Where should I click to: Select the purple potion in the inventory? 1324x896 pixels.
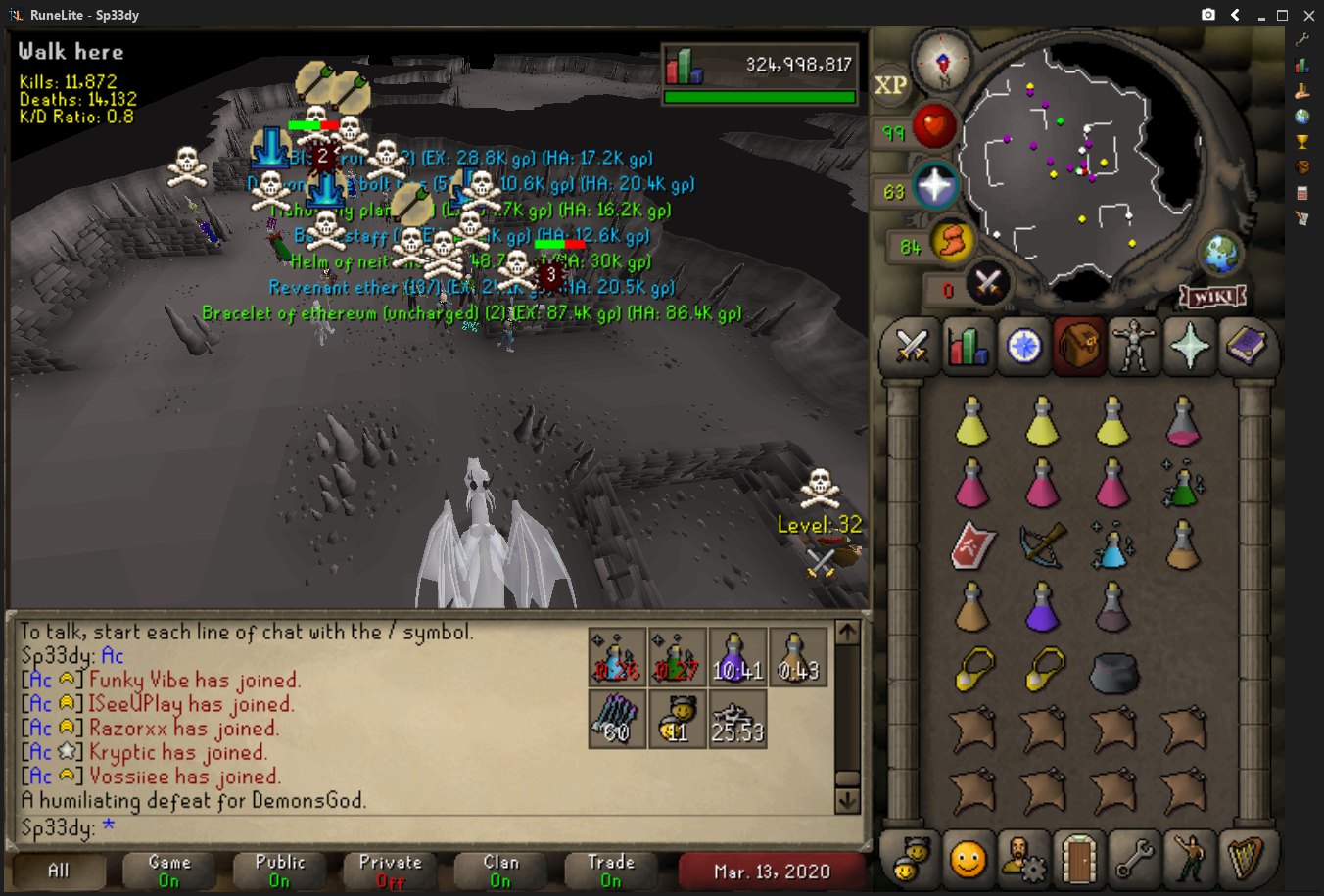point(1042,607)
